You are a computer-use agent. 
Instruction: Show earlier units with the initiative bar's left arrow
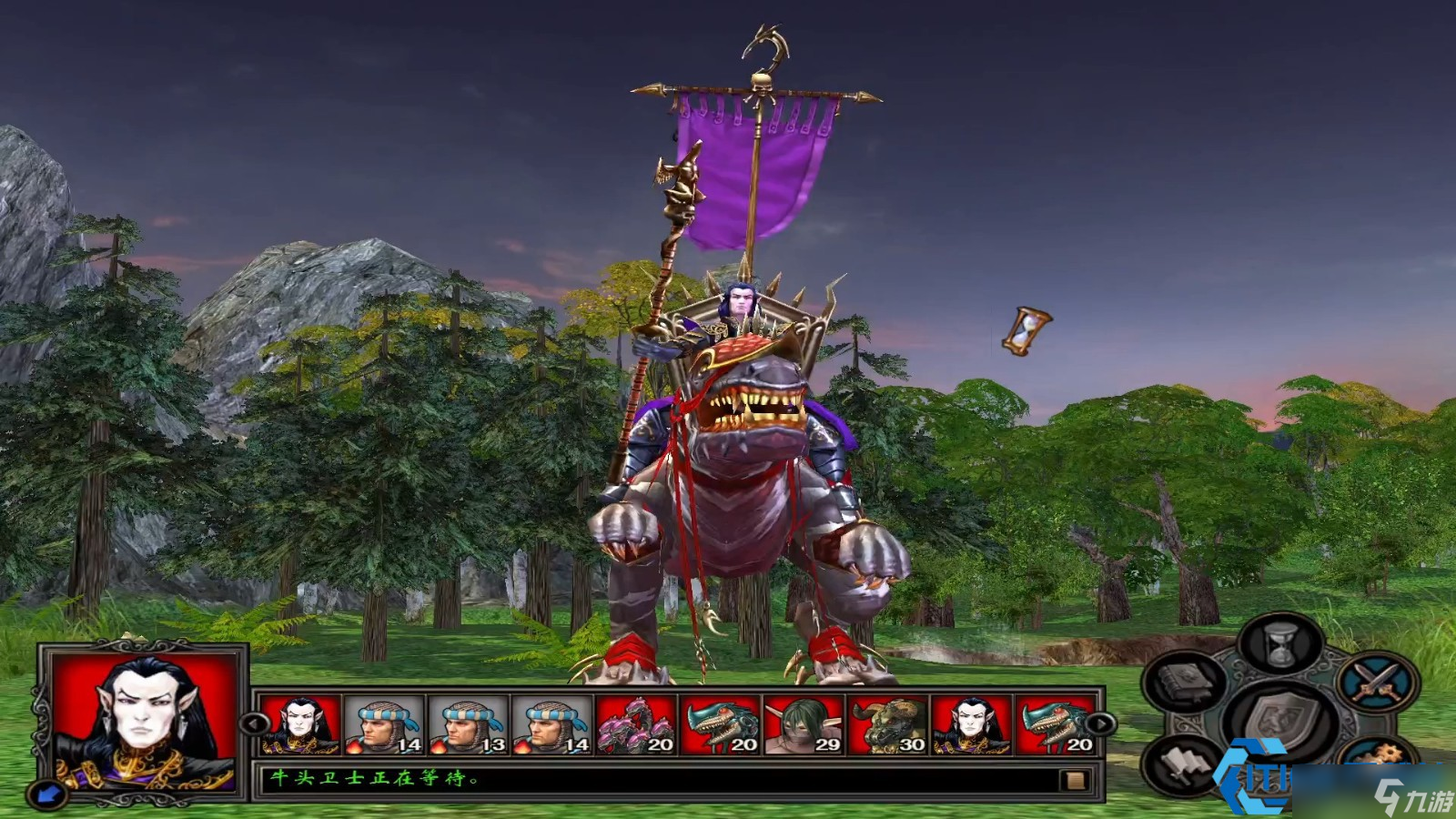tap(254, 723)
